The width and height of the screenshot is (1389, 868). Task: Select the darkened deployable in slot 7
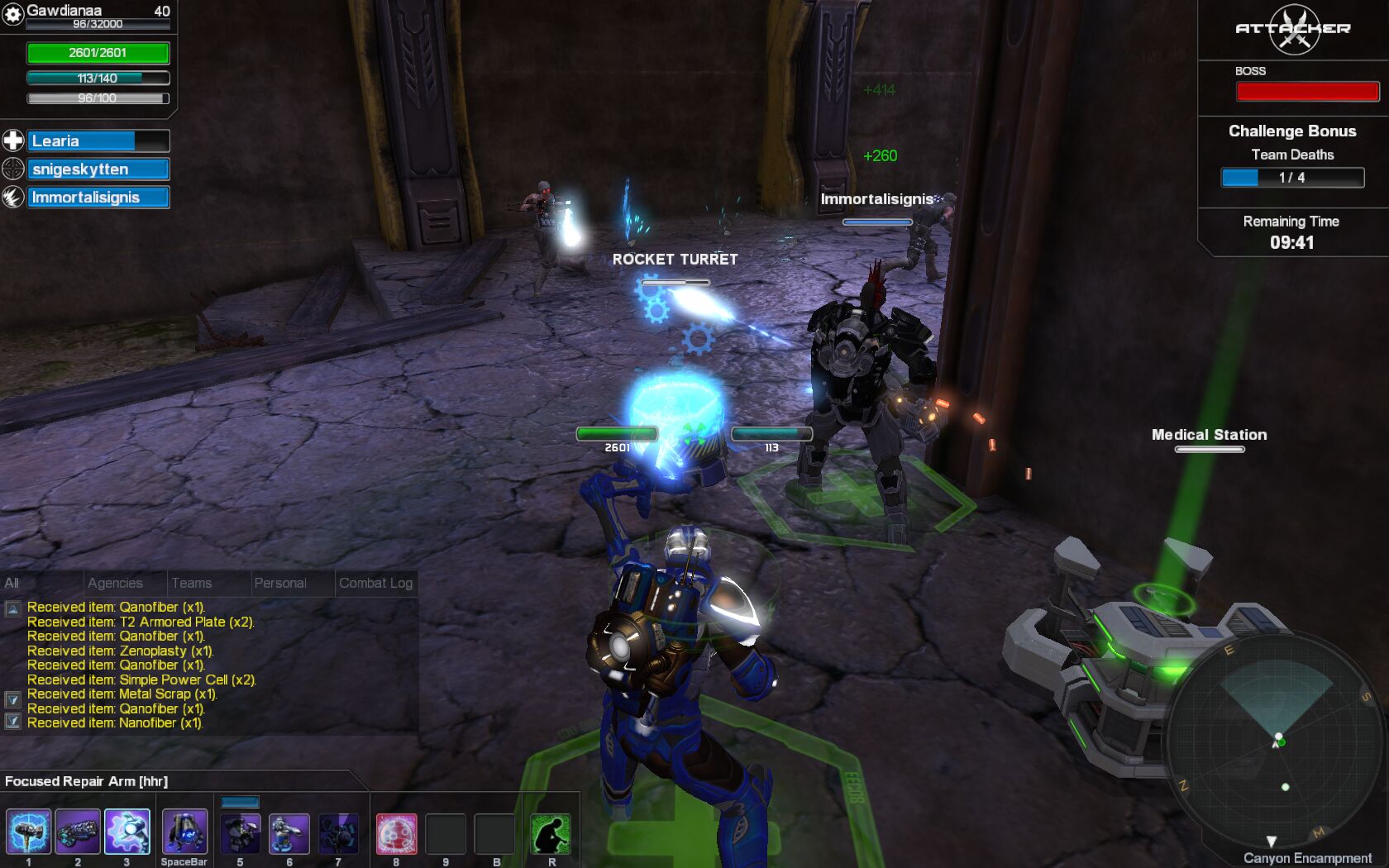tap(338, 833)
